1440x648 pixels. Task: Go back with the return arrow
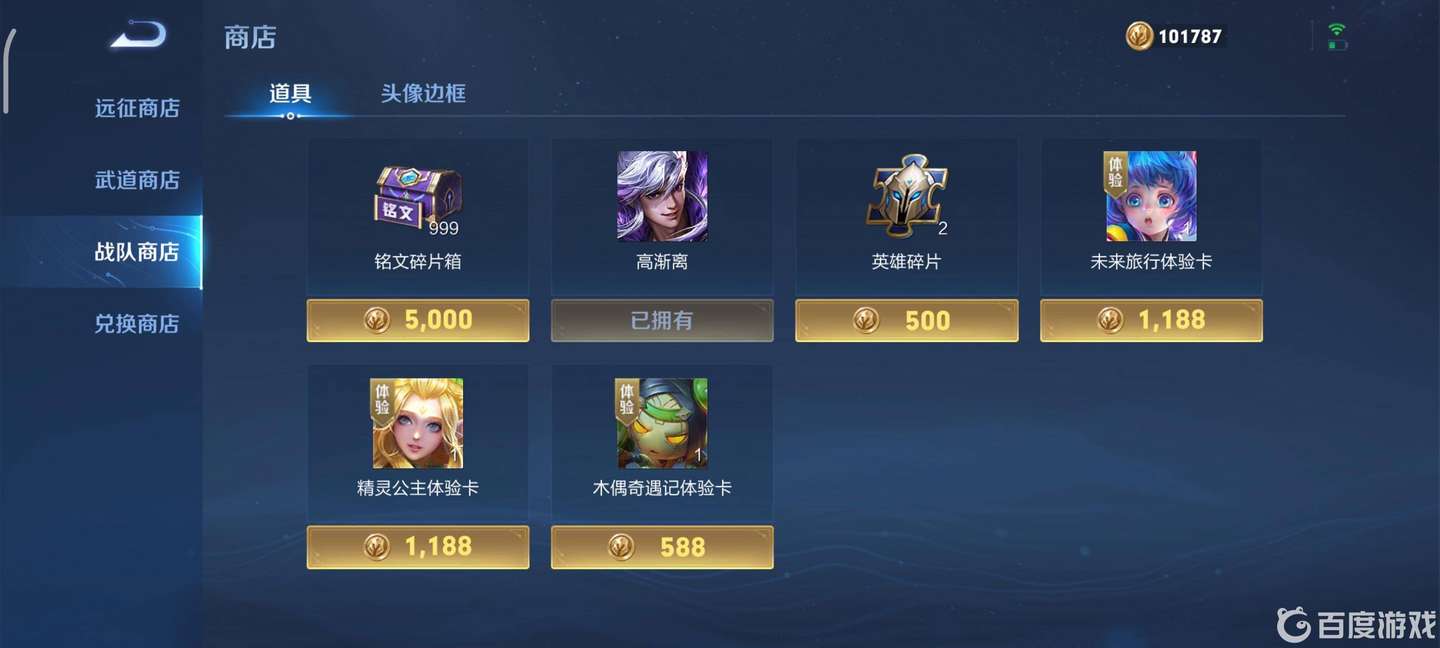coord(137,37)
